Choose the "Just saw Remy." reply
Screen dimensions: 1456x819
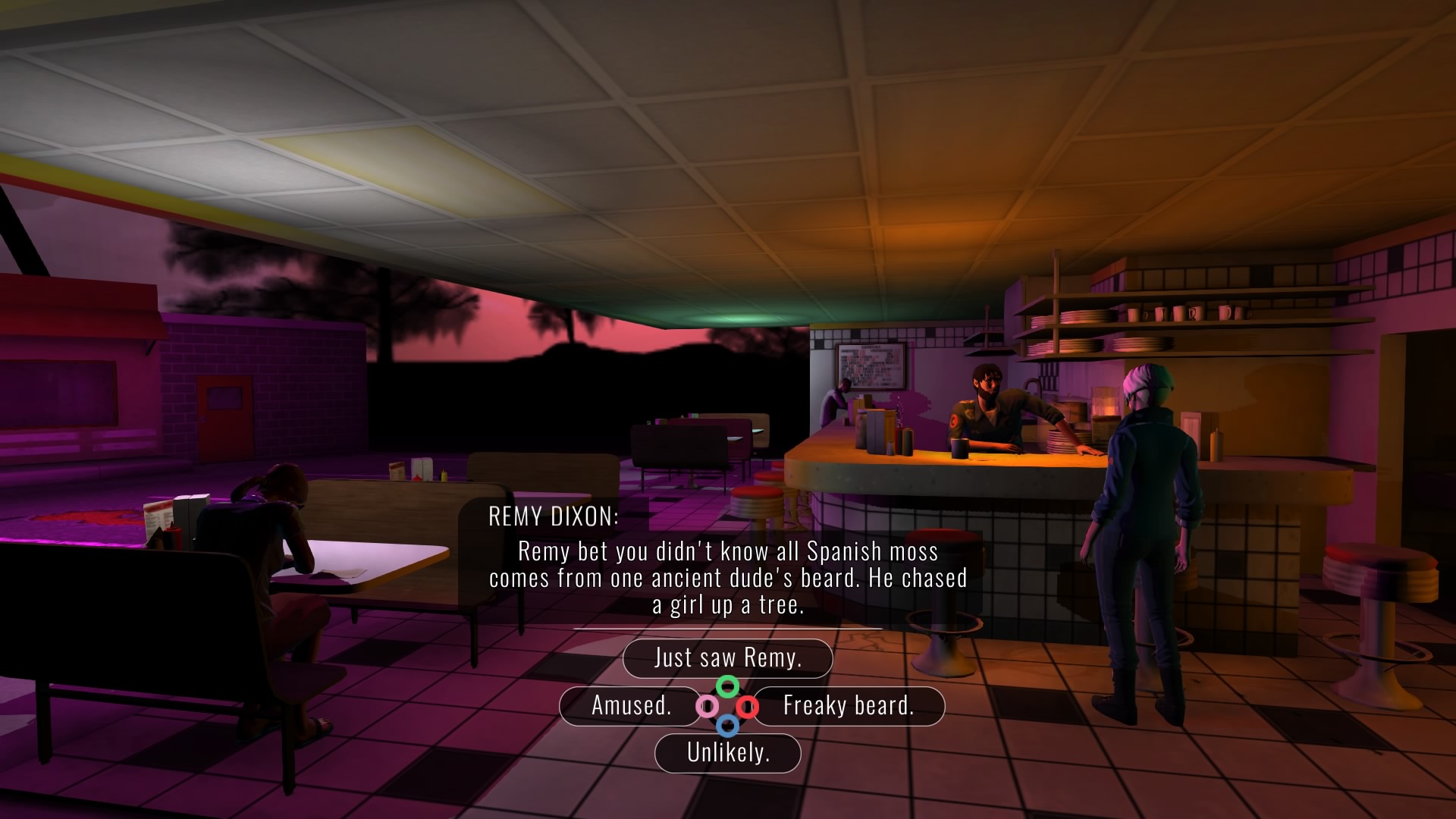coord(727,657)
